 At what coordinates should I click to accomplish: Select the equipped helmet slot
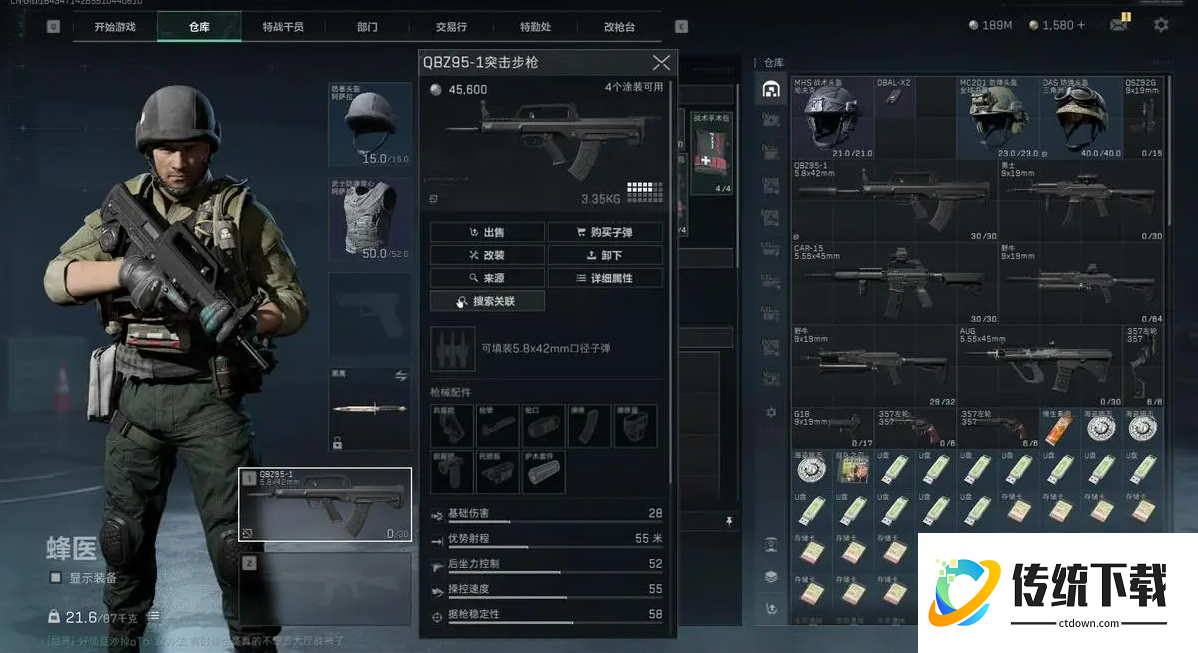pos(370,125)
